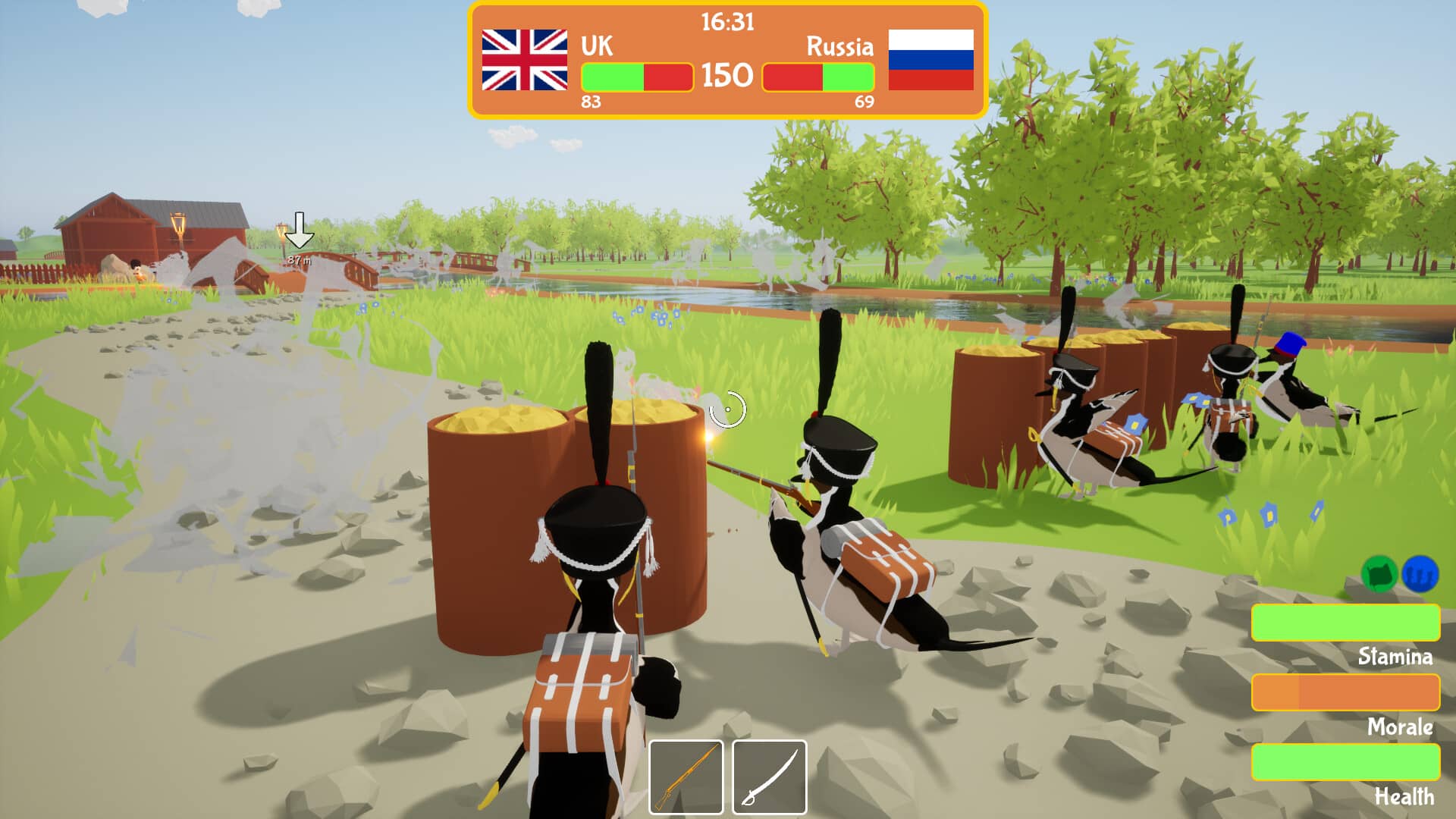The image size is (1456, 819).
Task: Click the blue soldiers status icon
Action: pos(1420,574)
